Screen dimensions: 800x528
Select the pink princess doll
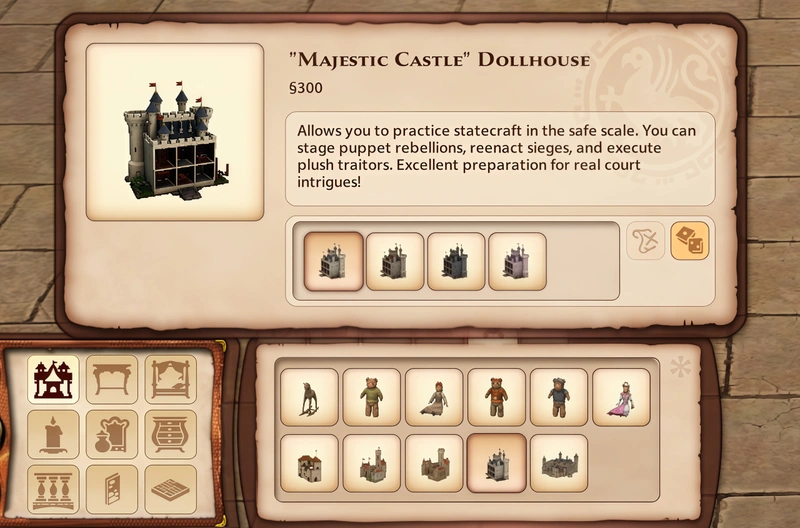pos(621,398)
